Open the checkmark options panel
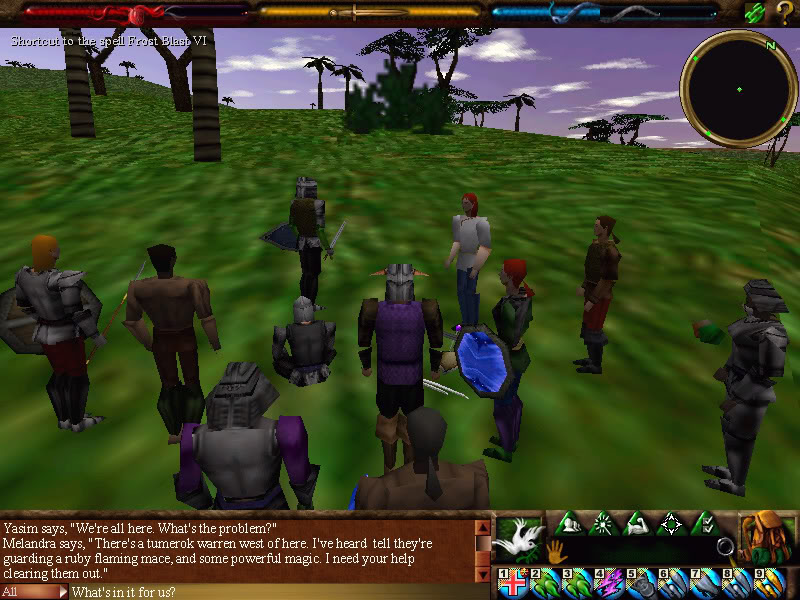 [x=704, y=523]
